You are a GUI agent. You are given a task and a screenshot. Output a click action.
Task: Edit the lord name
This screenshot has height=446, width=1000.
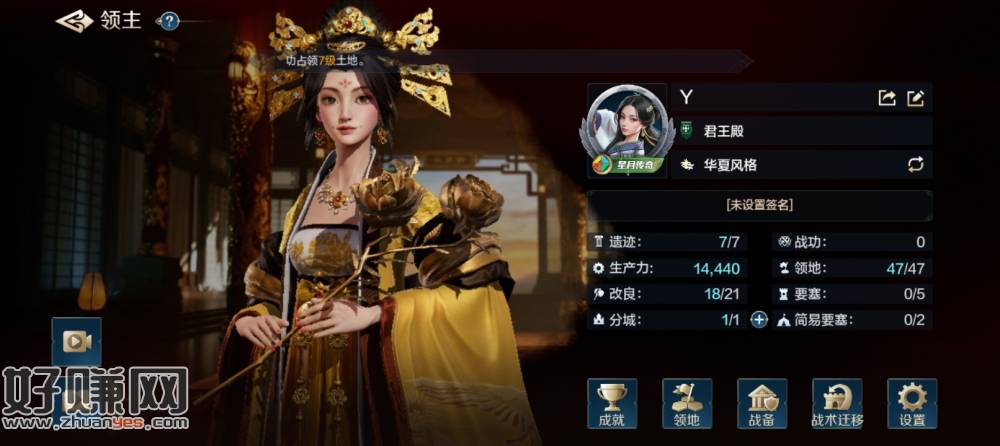coord(915,98)
